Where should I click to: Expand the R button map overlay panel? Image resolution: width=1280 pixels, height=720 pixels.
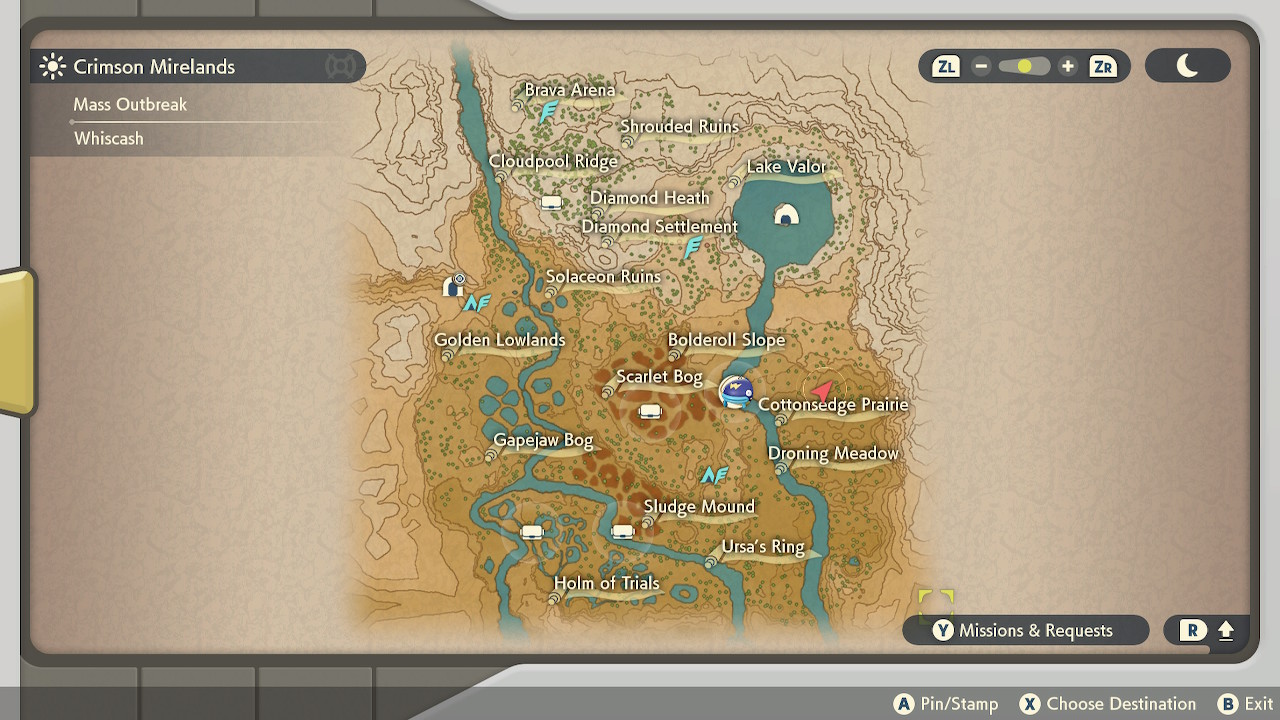coord(1205,630)
